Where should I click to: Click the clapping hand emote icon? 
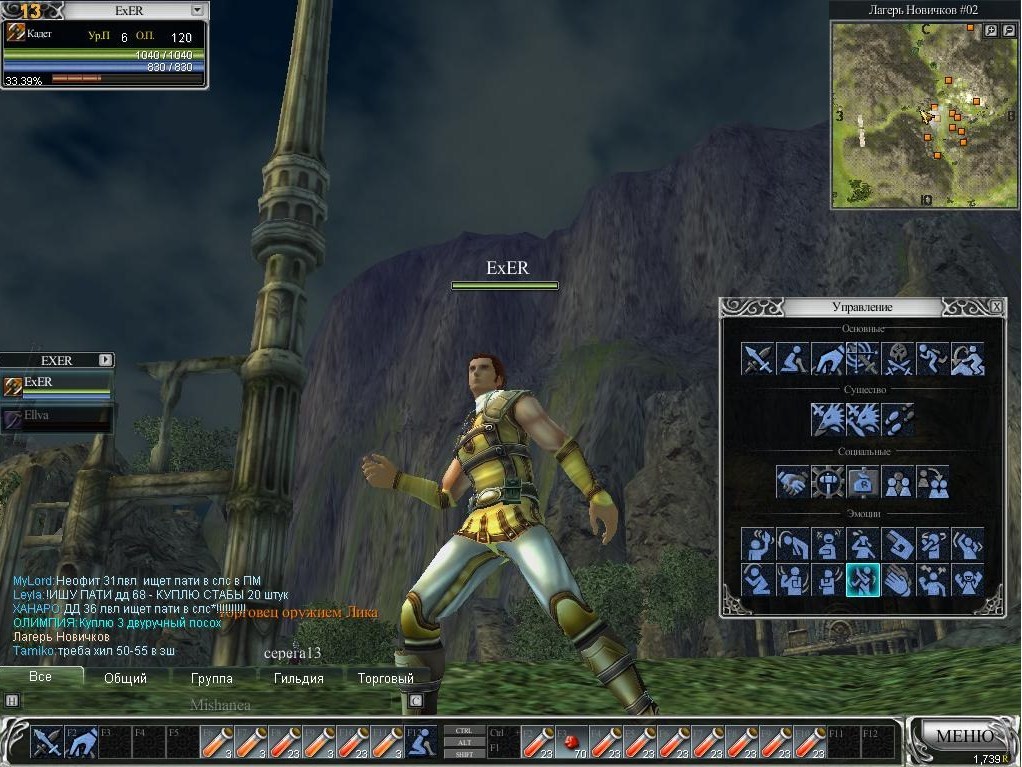[897, 579]
